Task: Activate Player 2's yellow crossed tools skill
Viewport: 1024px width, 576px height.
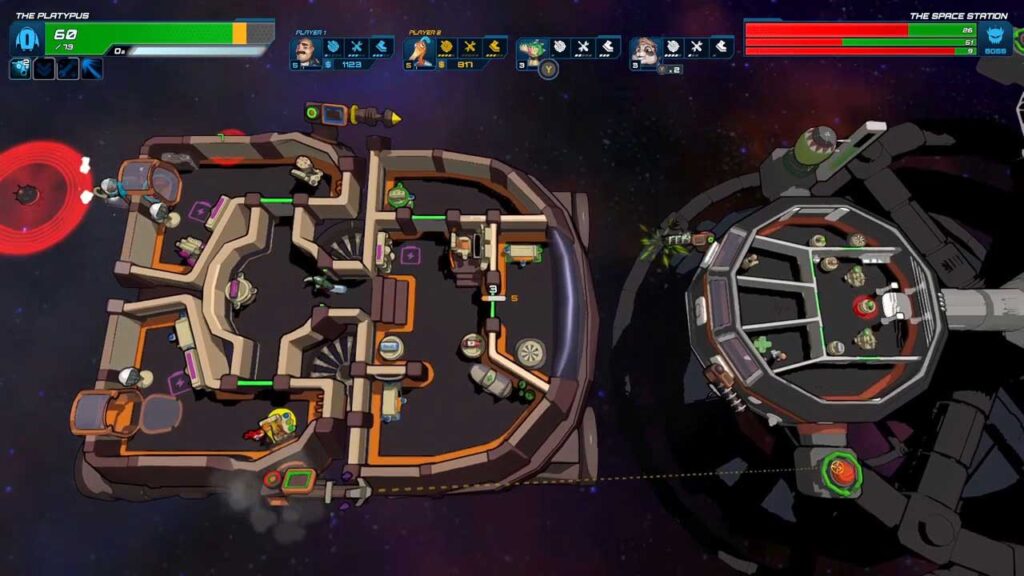Action: 469,46
